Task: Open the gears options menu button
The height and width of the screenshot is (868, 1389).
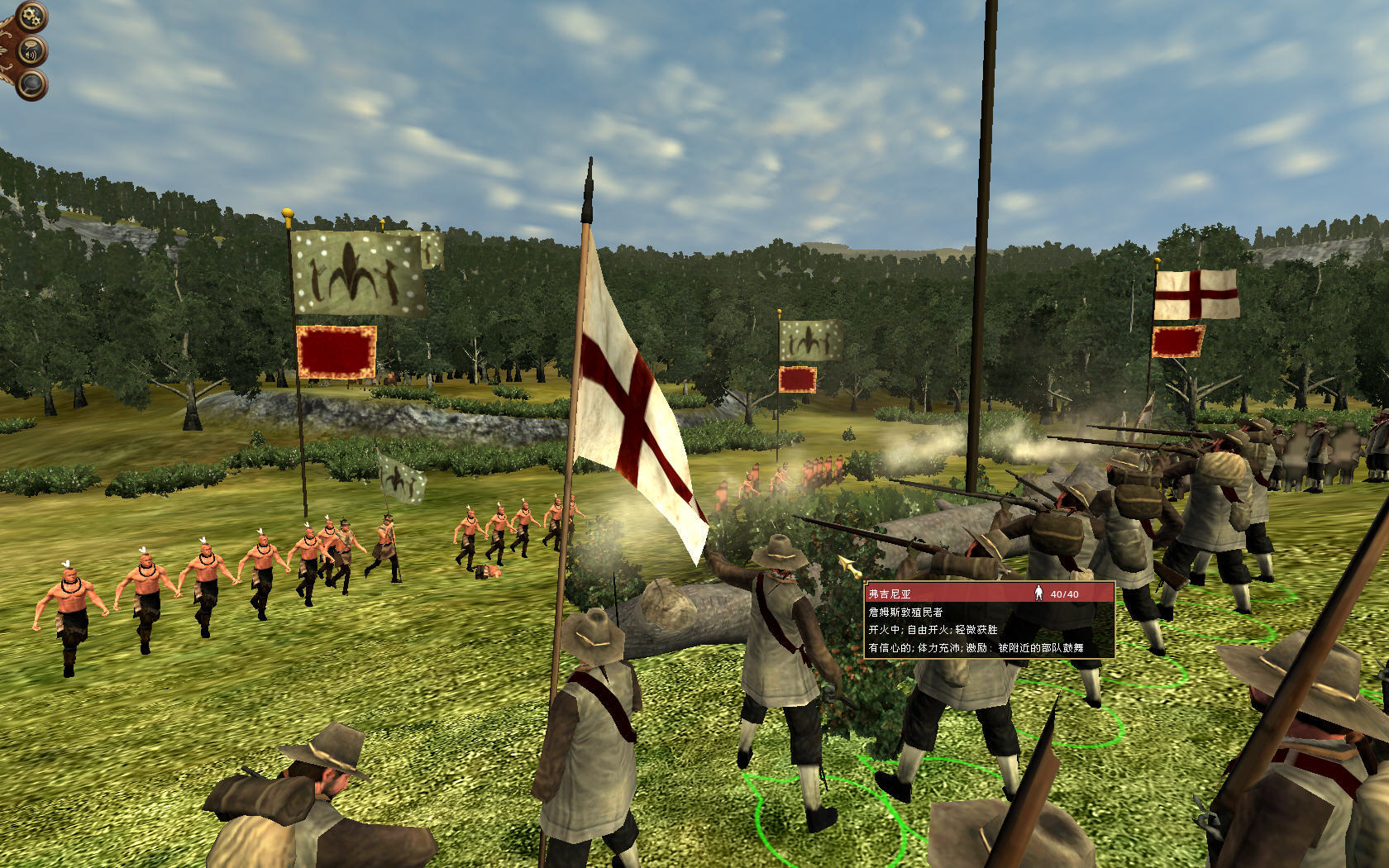Action: pos(31,15)
